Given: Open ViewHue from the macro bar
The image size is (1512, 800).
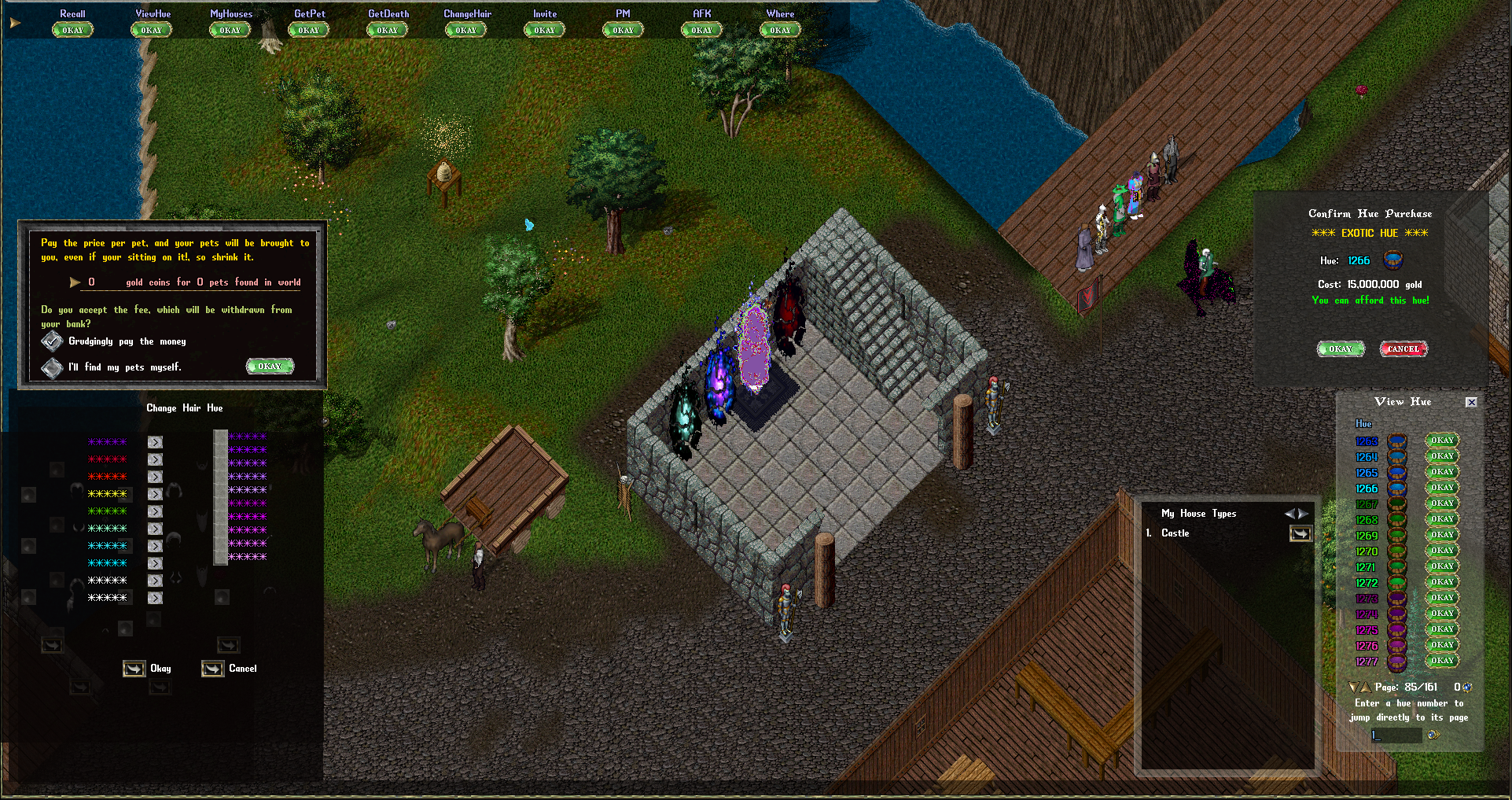Looking at the screenshot, I should pos(150,29).
